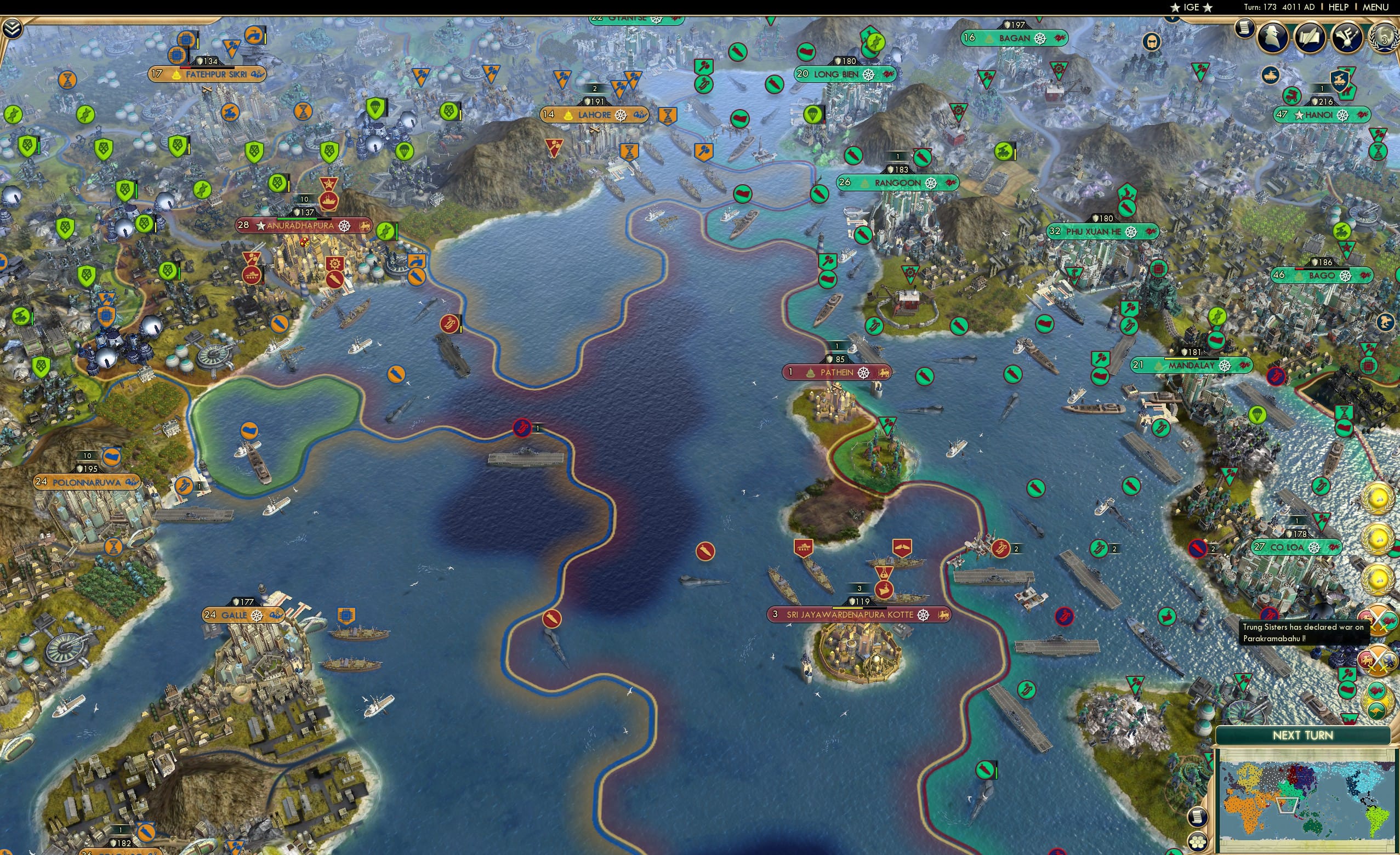Screen dimensions: 1400x855
Task: Open the MENU
Action: (1375, 7)
